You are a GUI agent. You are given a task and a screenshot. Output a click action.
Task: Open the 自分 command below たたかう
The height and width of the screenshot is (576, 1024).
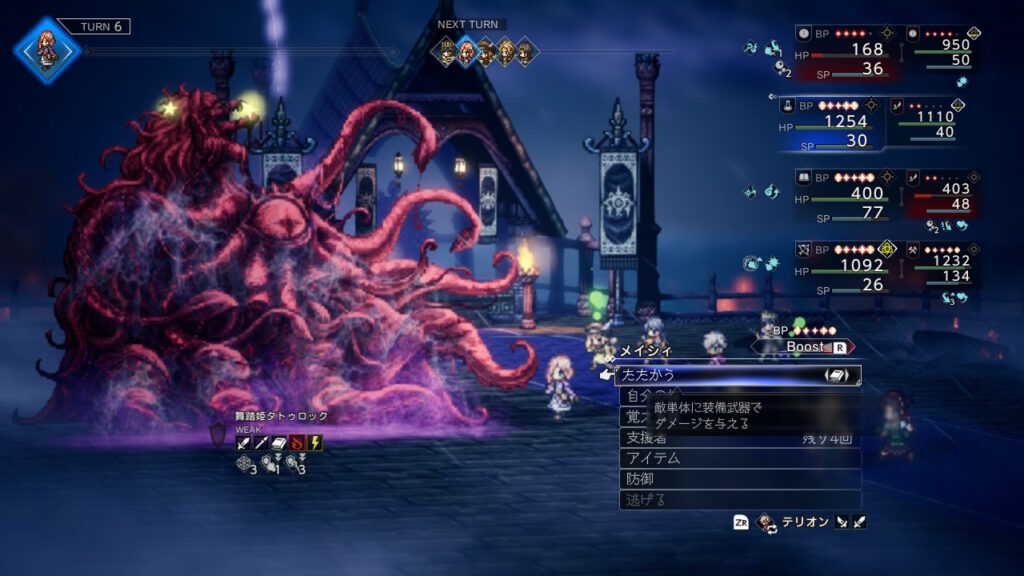tap(640, 396)
